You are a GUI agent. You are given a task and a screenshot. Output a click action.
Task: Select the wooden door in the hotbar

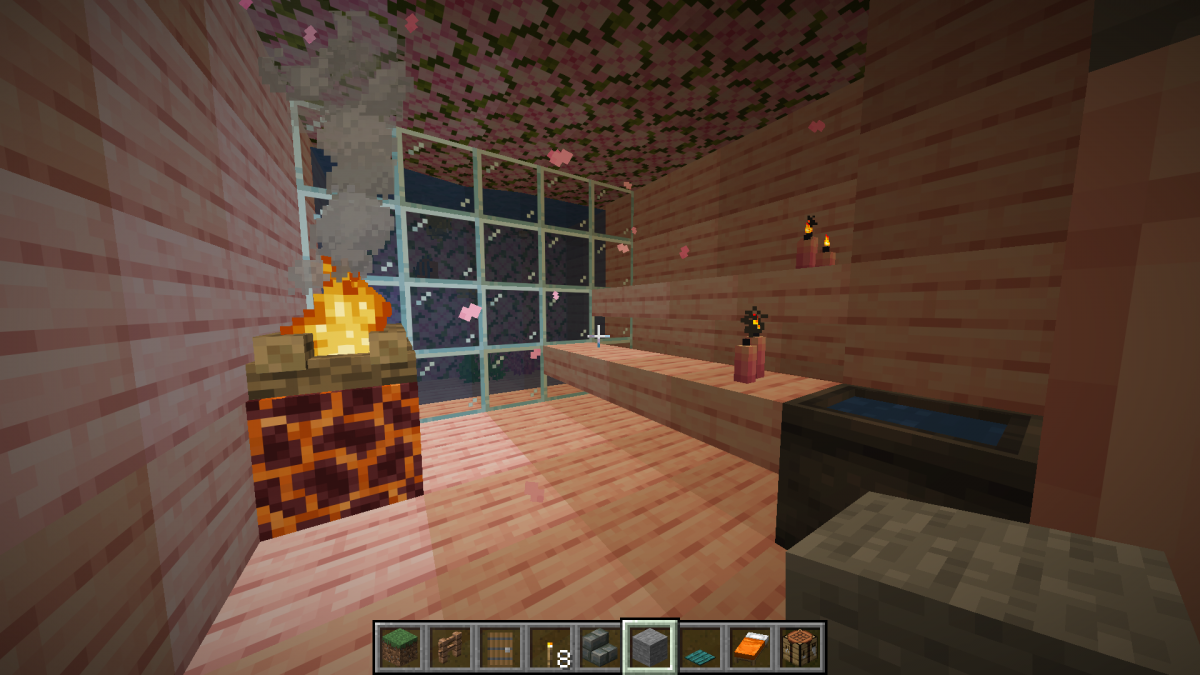500,647
